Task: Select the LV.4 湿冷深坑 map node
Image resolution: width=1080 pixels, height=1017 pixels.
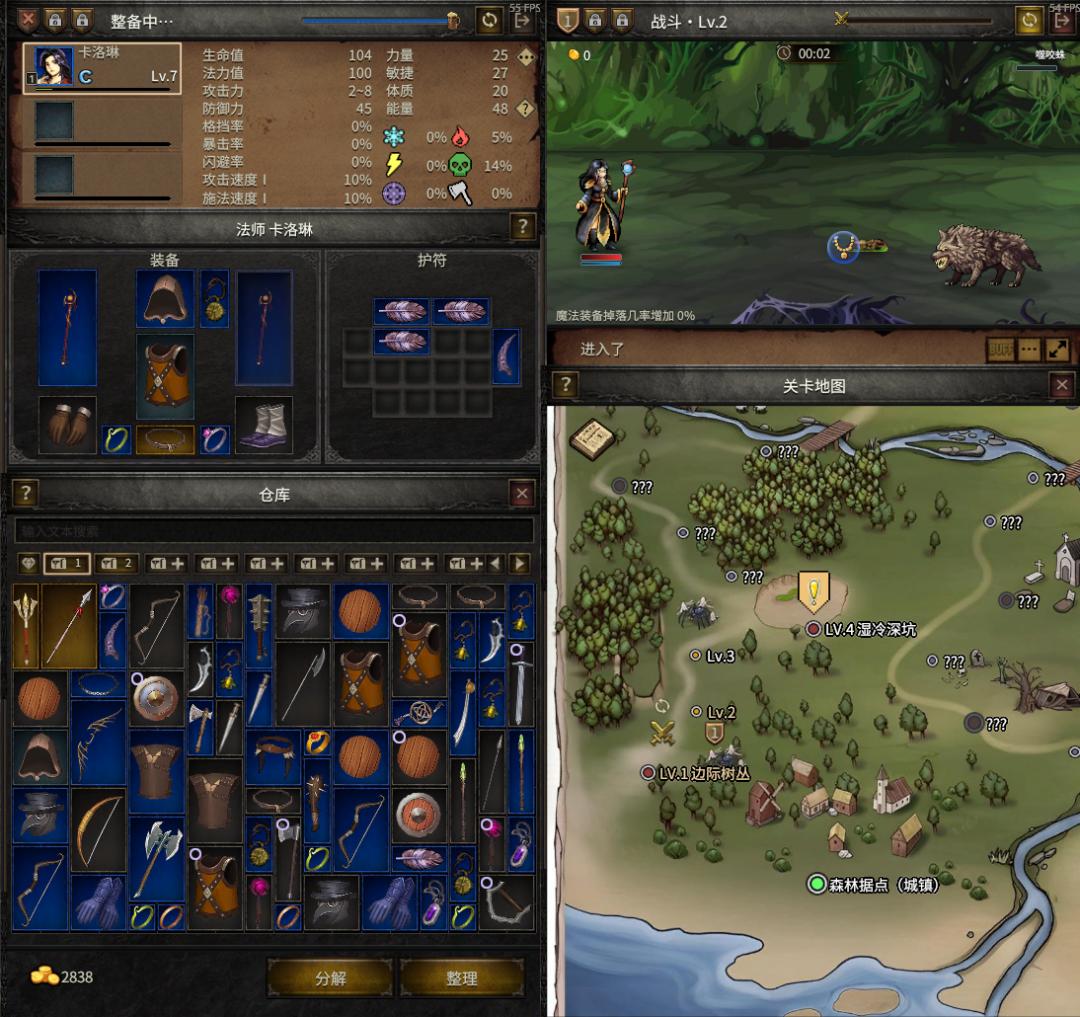Action: (x=814, y=629)
